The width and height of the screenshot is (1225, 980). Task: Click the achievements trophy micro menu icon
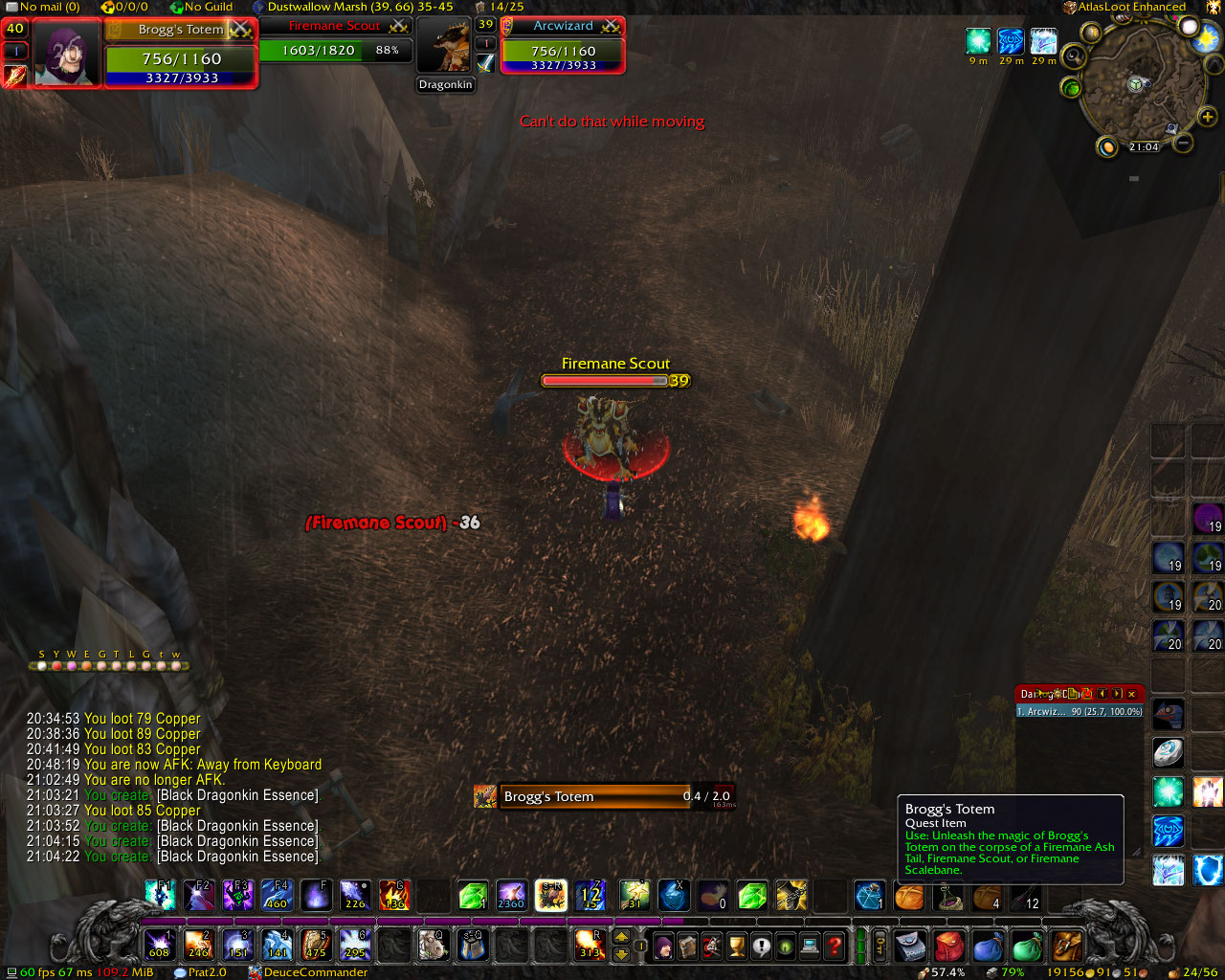[x=735, y=946]
